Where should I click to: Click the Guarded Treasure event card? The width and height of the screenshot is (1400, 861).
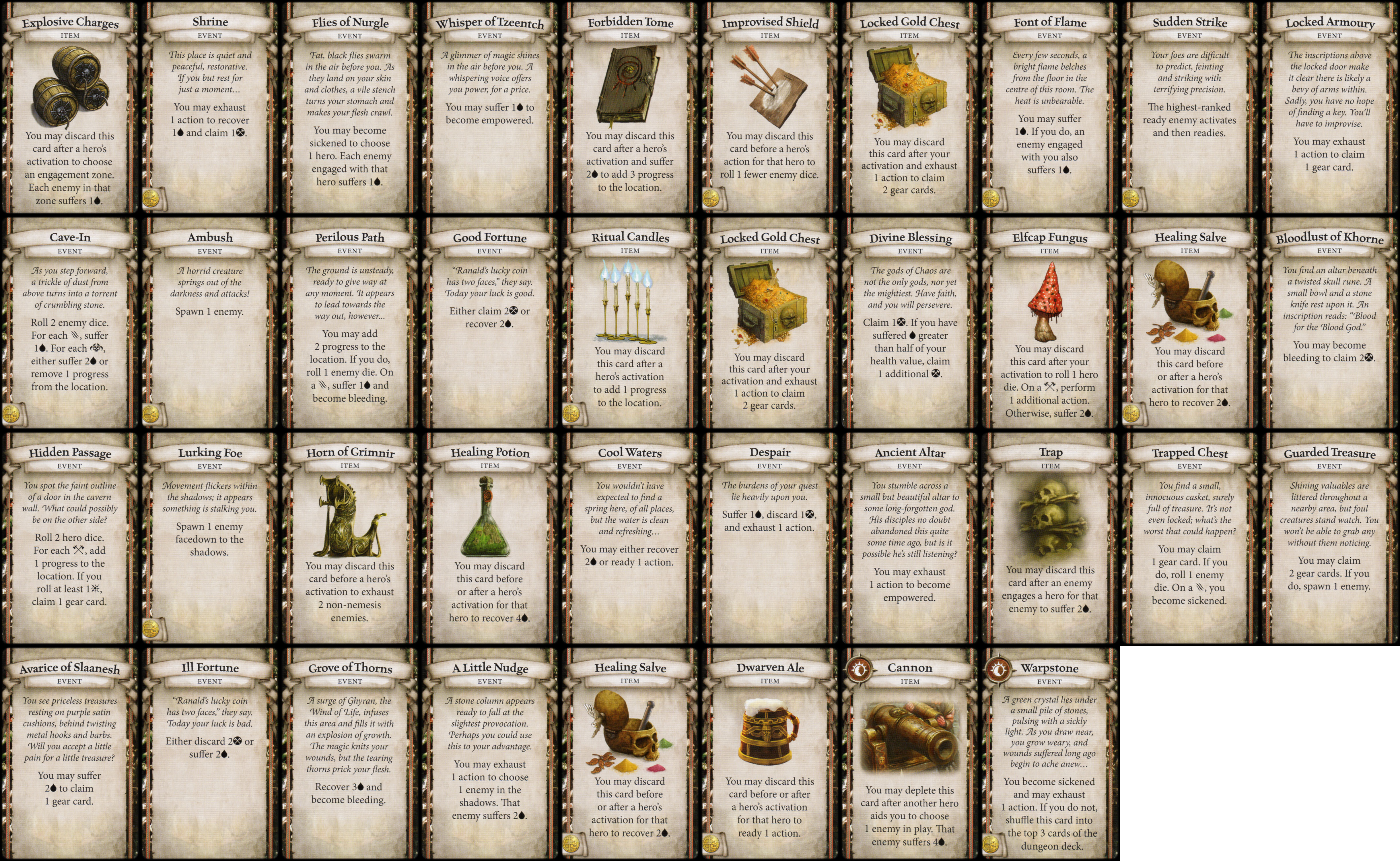[x=1330, y=539]
